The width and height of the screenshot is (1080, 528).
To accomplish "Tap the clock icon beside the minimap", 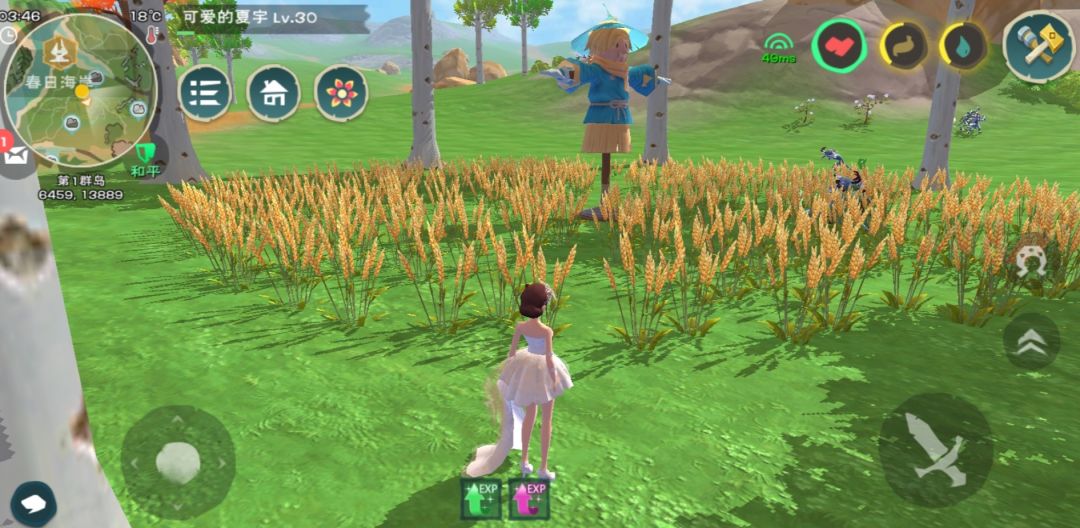I will tap(8, 35).
